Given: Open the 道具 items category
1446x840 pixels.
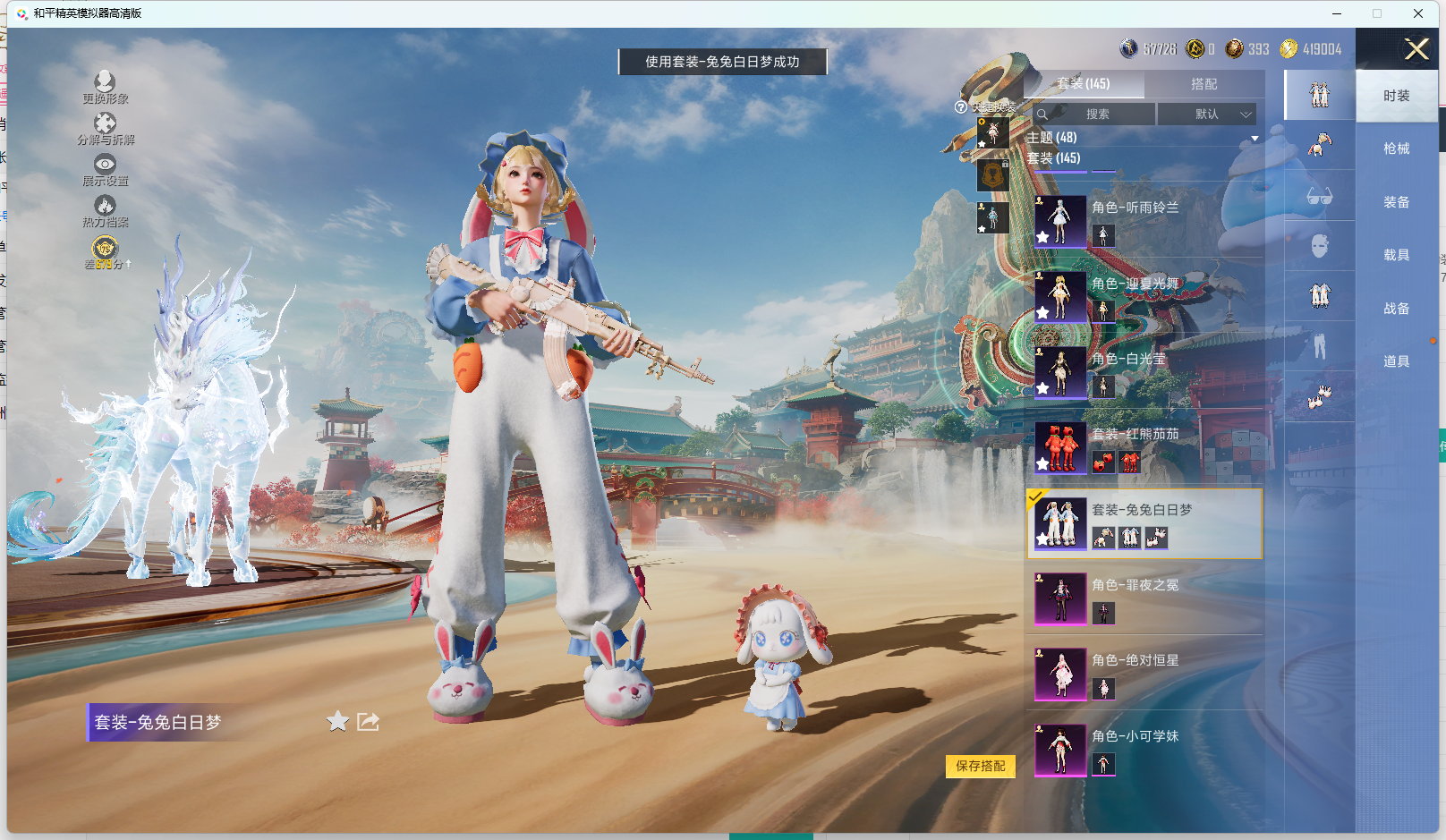Looking at the screenshot, I should (1396, 361).
